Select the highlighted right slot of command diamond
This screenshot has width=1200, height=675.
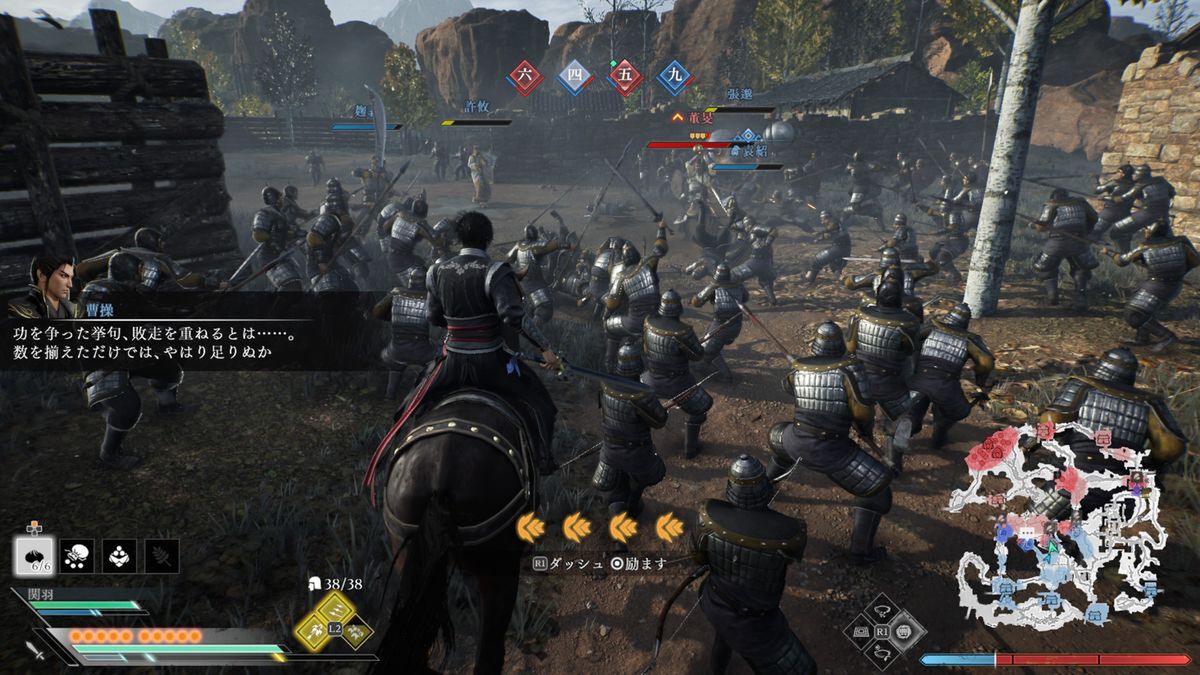(904, 632)
